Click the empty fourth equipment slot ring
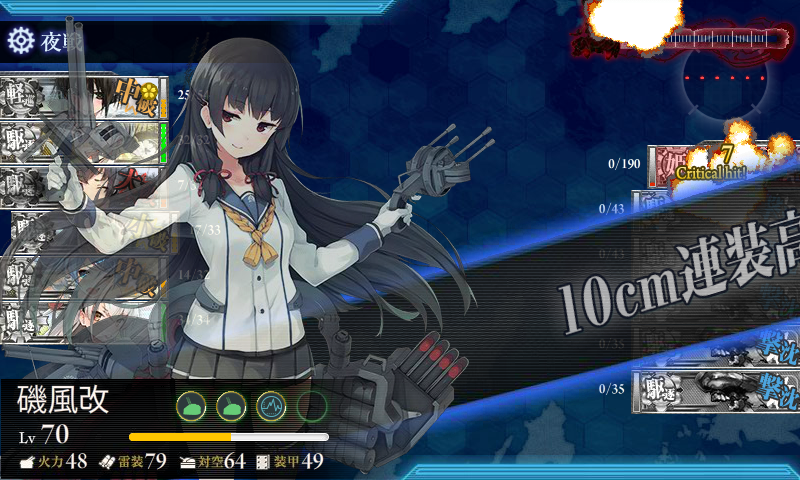 tap(312, 405)
